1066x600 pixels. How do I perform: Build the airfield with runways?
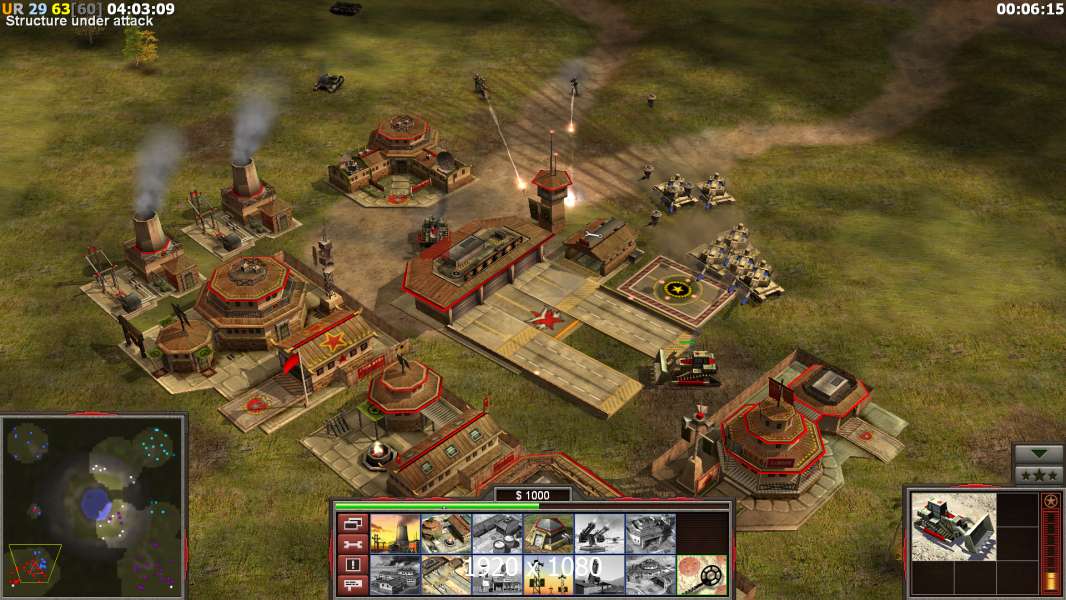pyautogui.click(x=446, y=574)
